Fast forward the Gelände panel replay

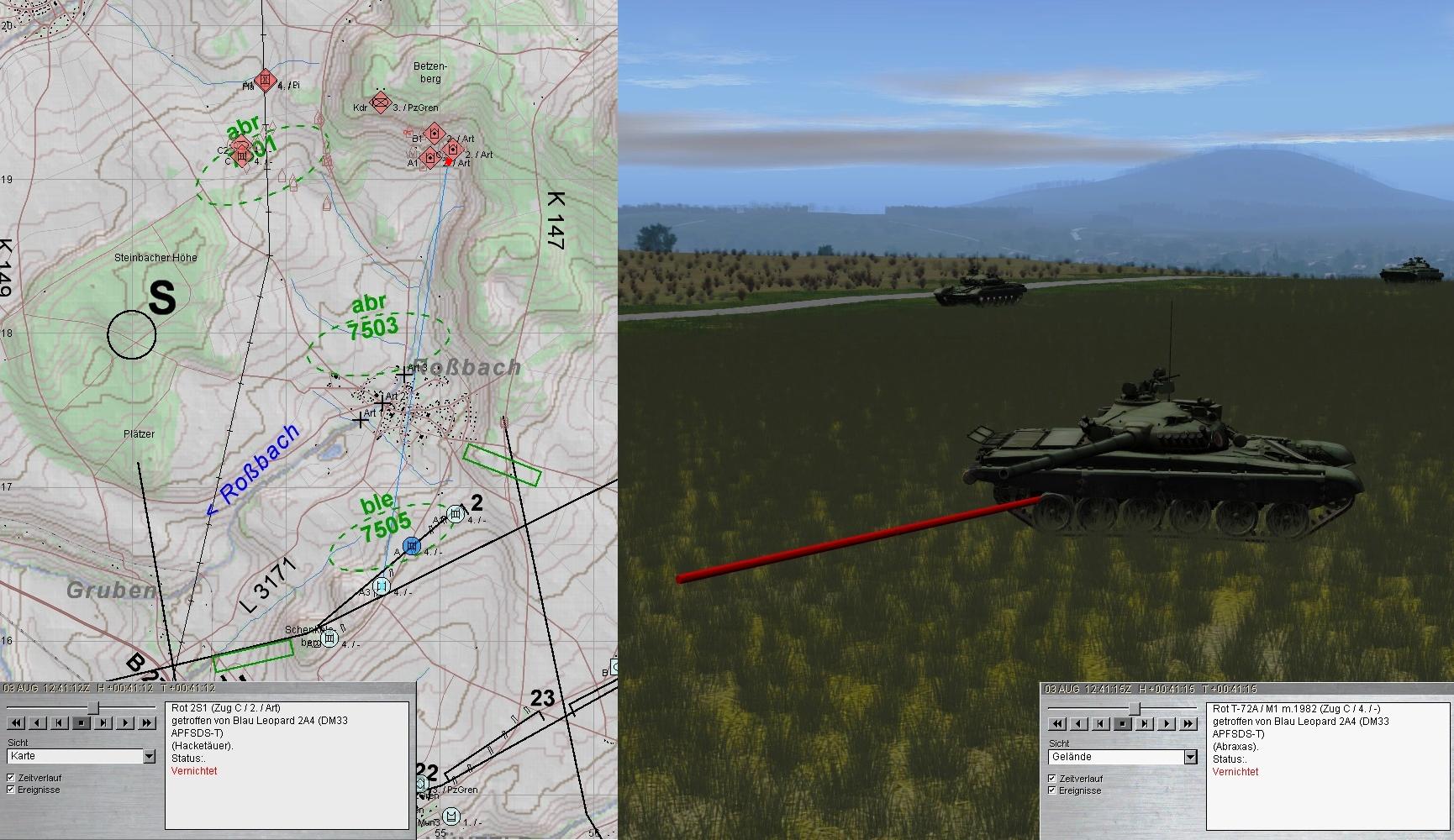click(1188, 723)
